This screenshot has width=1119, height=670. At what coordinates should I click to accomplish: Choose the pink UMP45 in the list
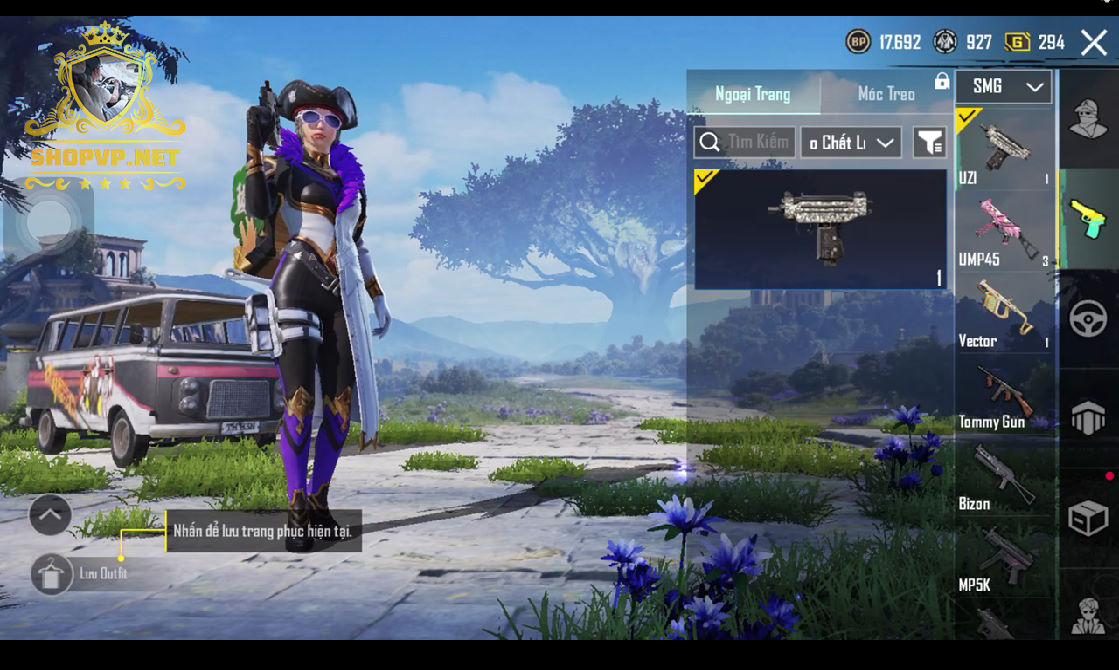coord(1004,231)
